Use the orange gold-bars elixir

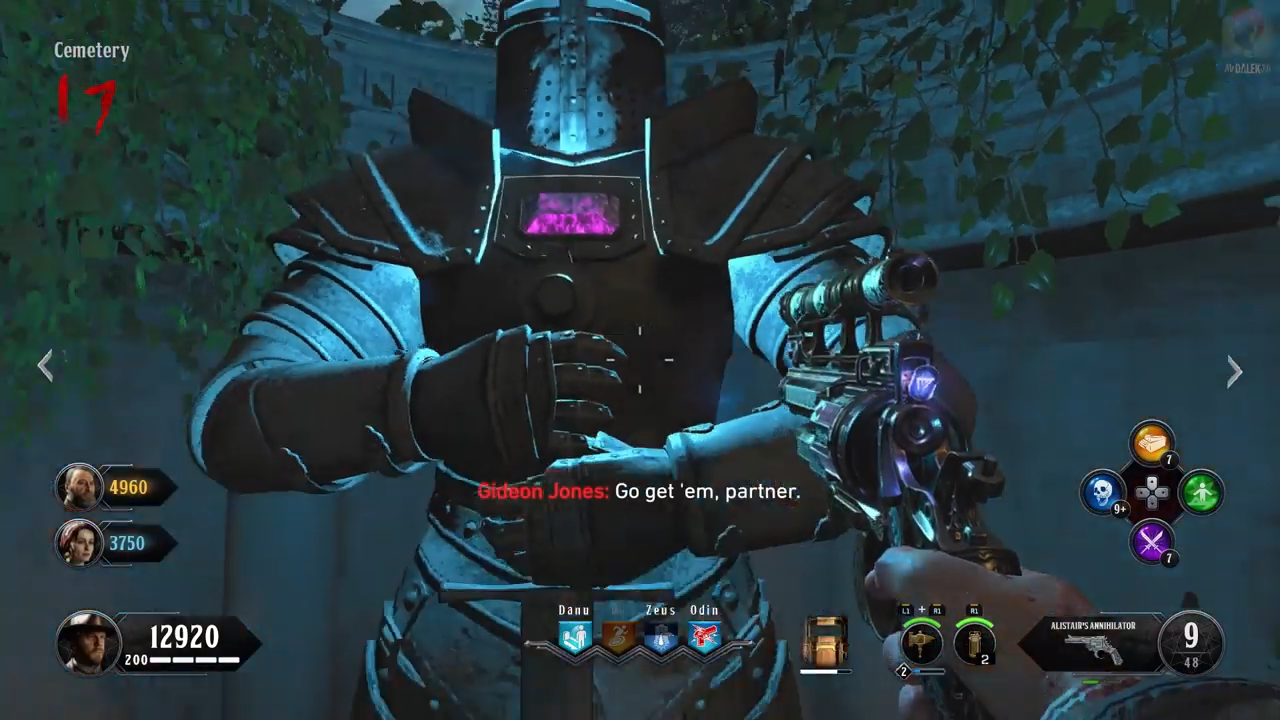click(1152, 442)
